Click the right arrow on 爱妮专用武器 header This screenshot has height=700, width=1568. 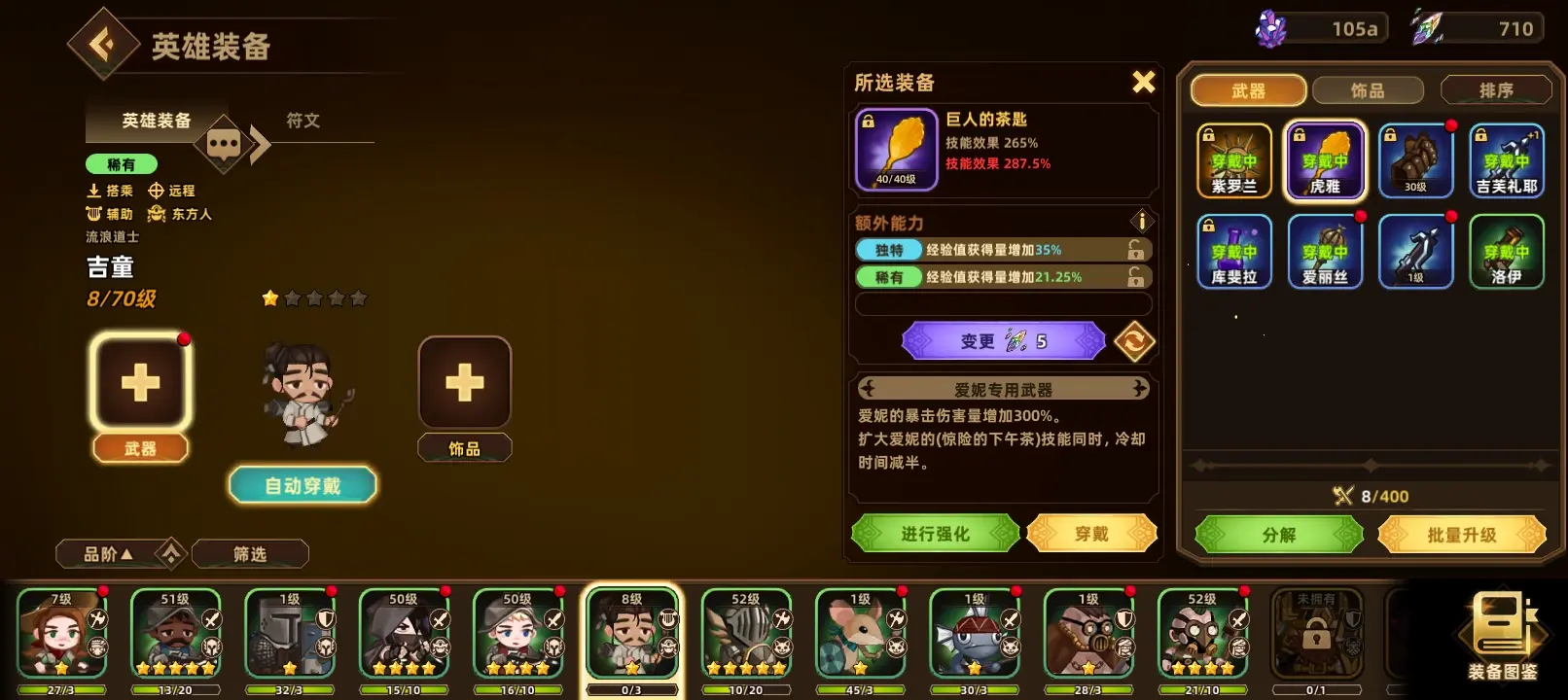(x=1138, y=388)
